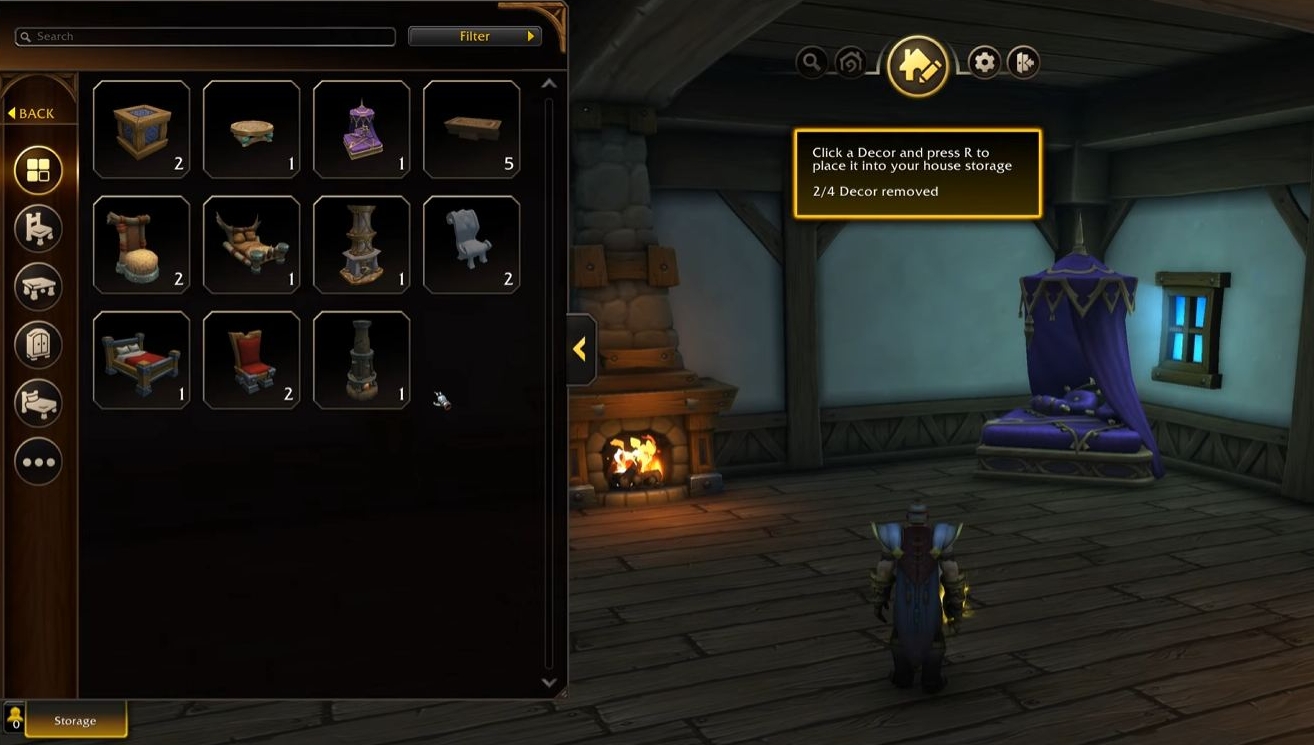1314x745 pixels.
Task: Switch to the bed category
Action: click(x=38, y=403)
